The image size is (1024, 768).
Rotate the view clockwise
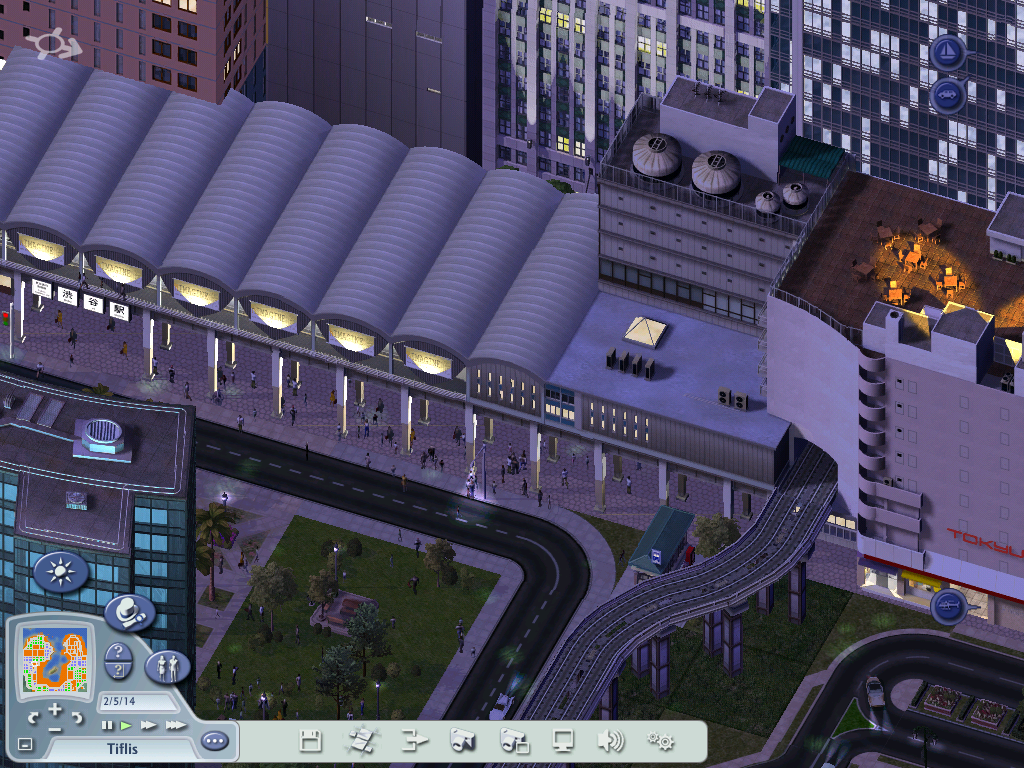[x=77, y=718]
